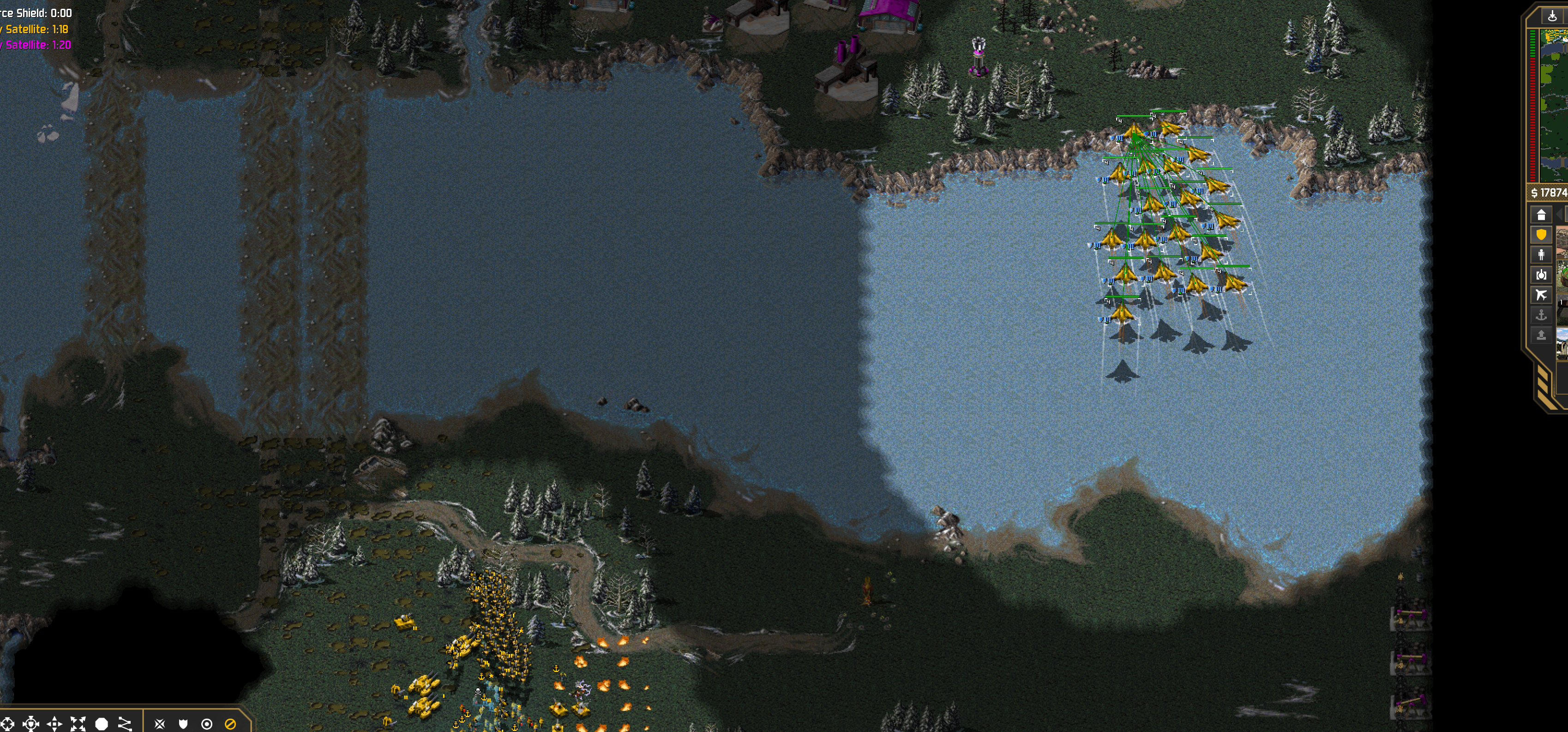Image resolution: width=1568 pixels, height=732 pixels.
Task: Open the infantry production tab
Action: click(1541, 255)
